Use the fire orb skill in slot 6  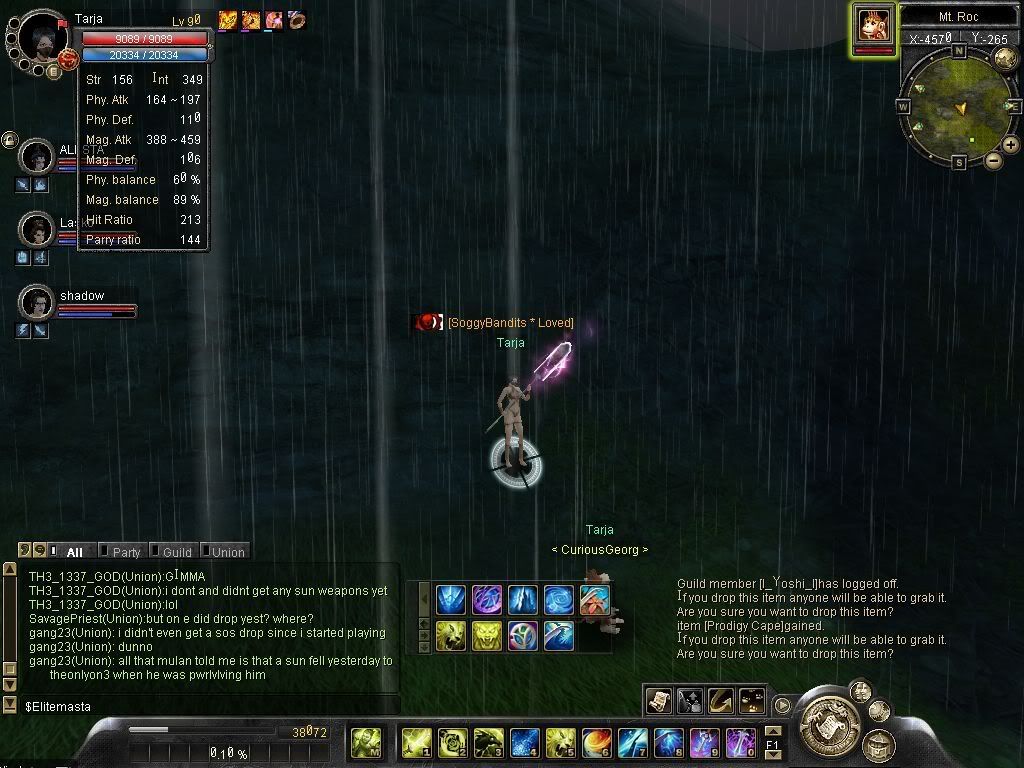pyautogui.click(x=597, y=742)
